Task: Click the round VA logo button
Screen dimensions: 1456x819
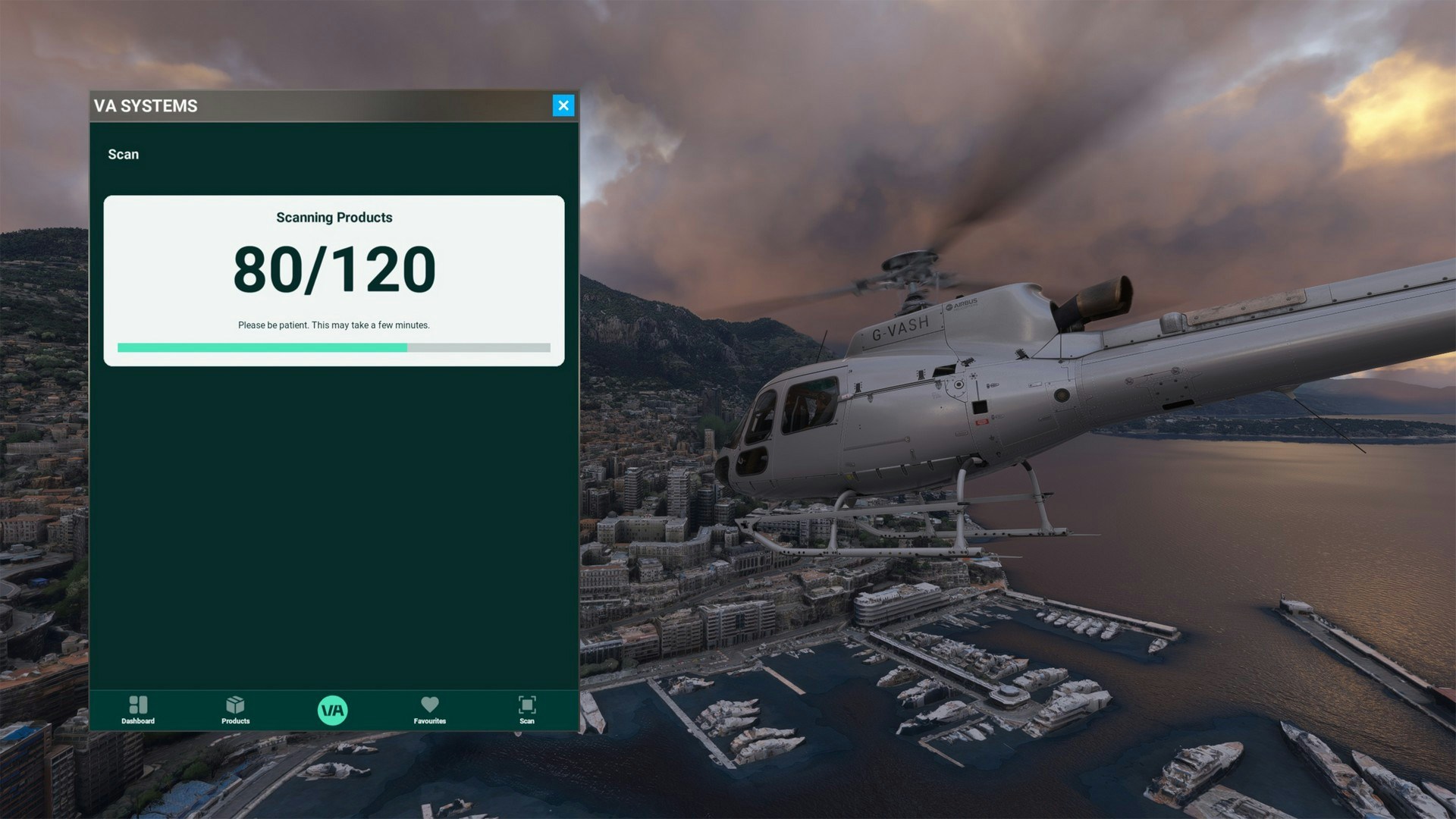Action: pyautogui.click(x=332, y=711)
